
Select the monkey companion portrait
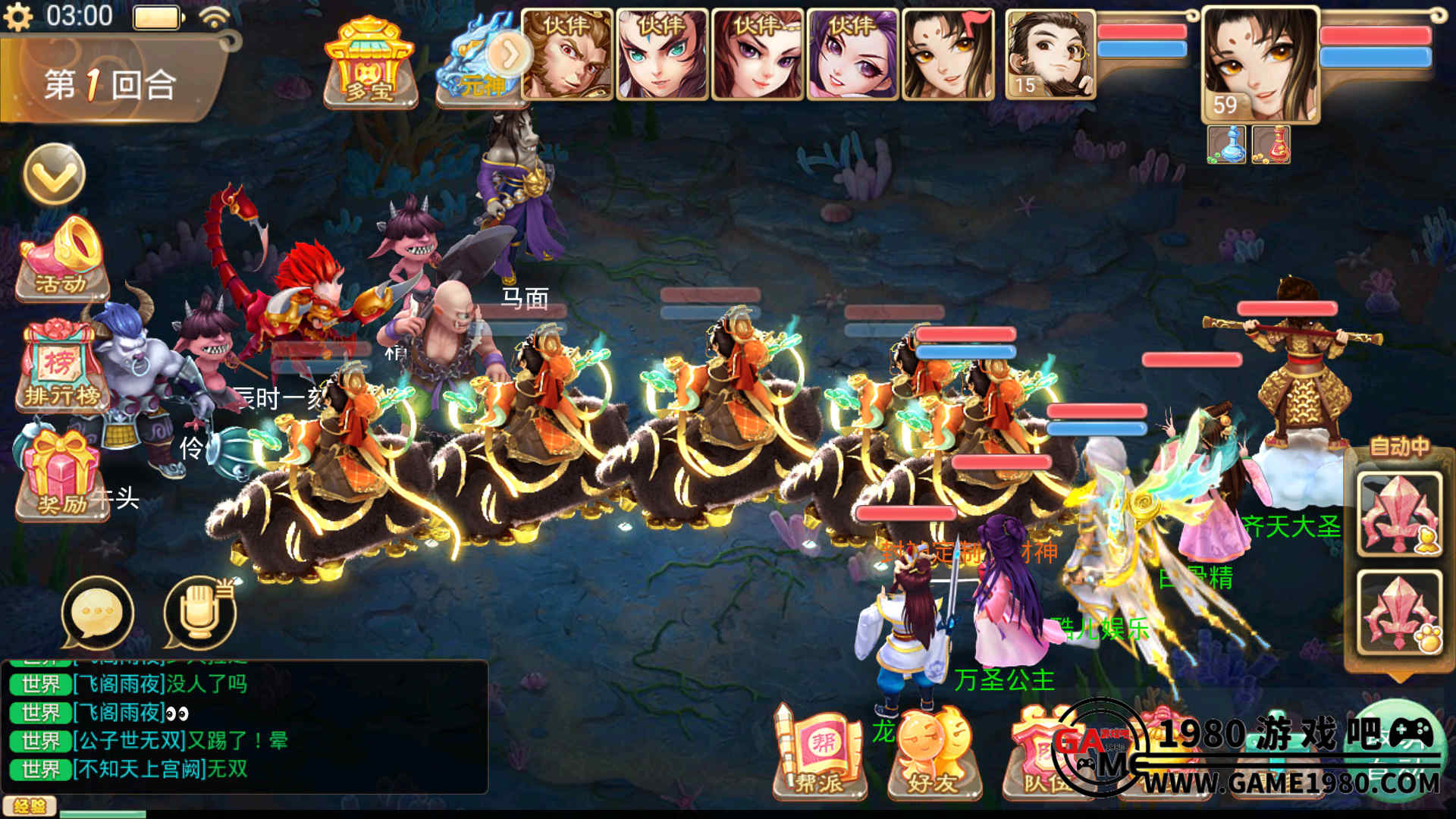[x=567, y=55]
